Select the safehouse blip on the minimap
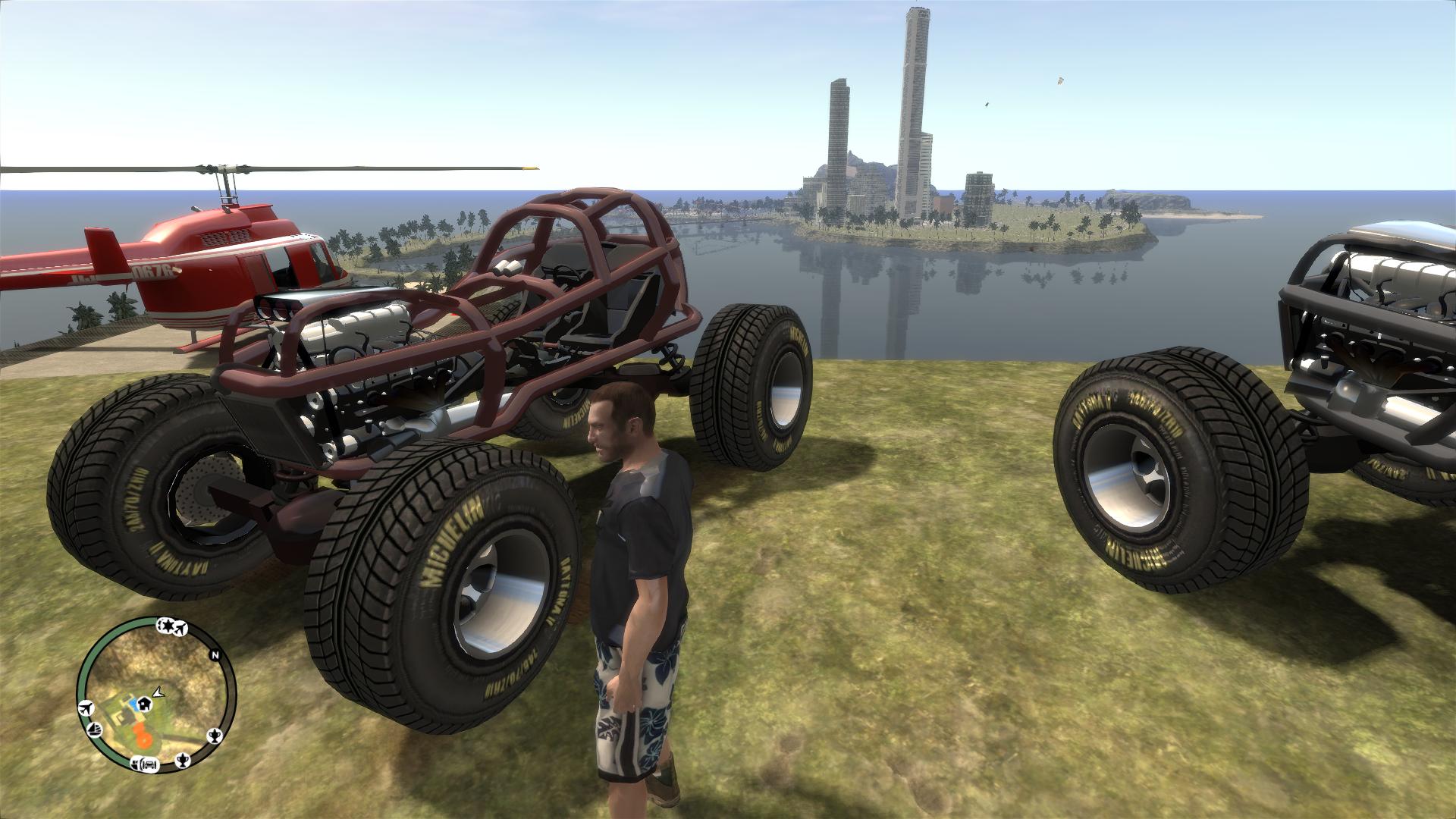Viewport: 1456px width, 819px height. (145, 704)
